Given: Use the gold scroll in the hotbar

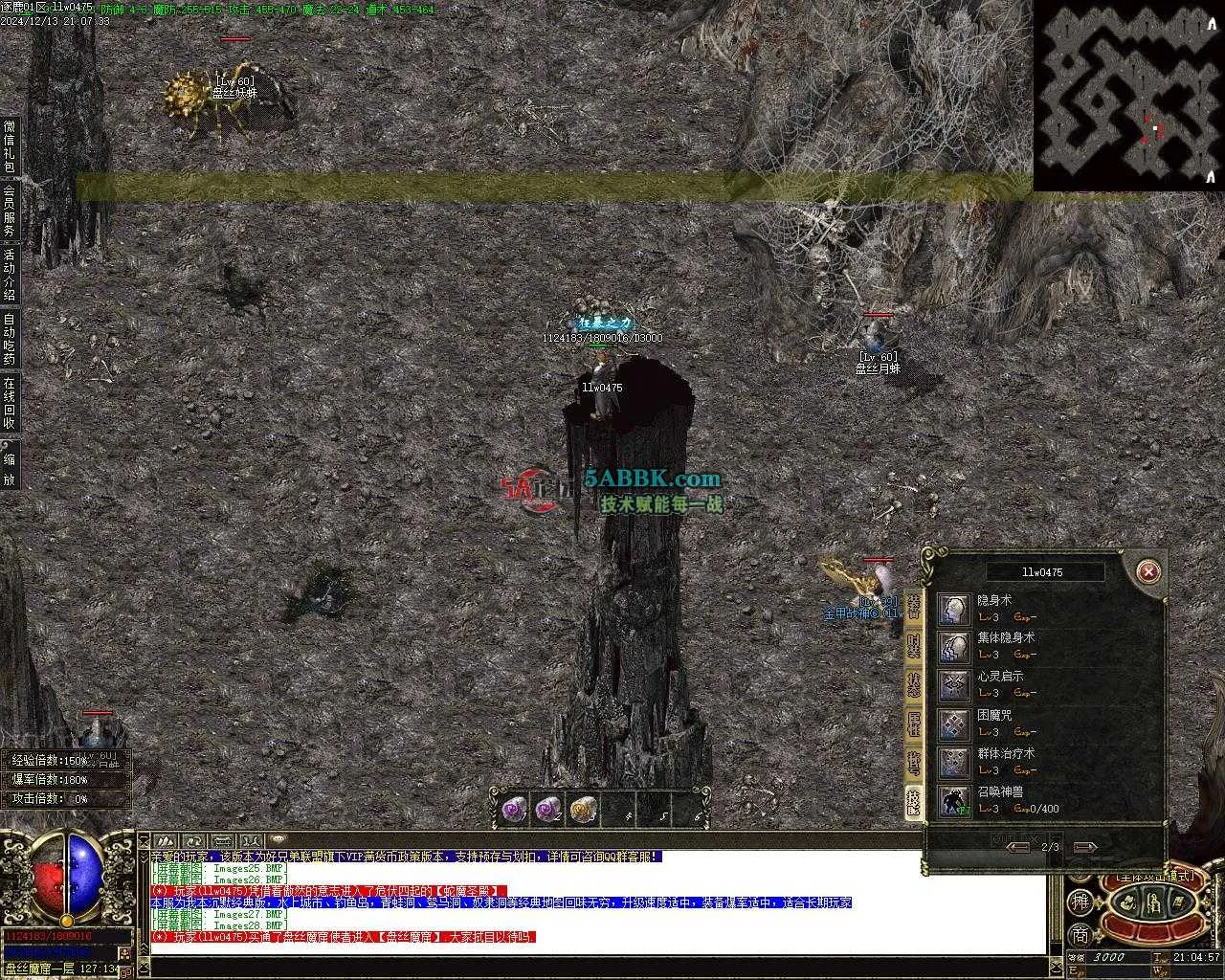Looking at the screenshot, I should (583, 810).
